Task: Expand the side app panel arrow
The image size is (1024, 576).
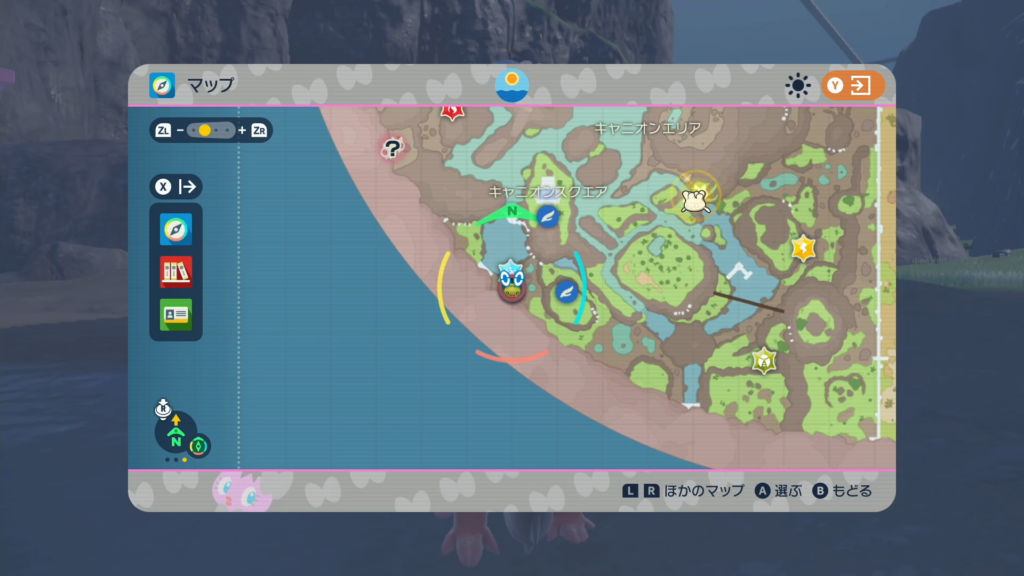Action: (x=176, y=186)
